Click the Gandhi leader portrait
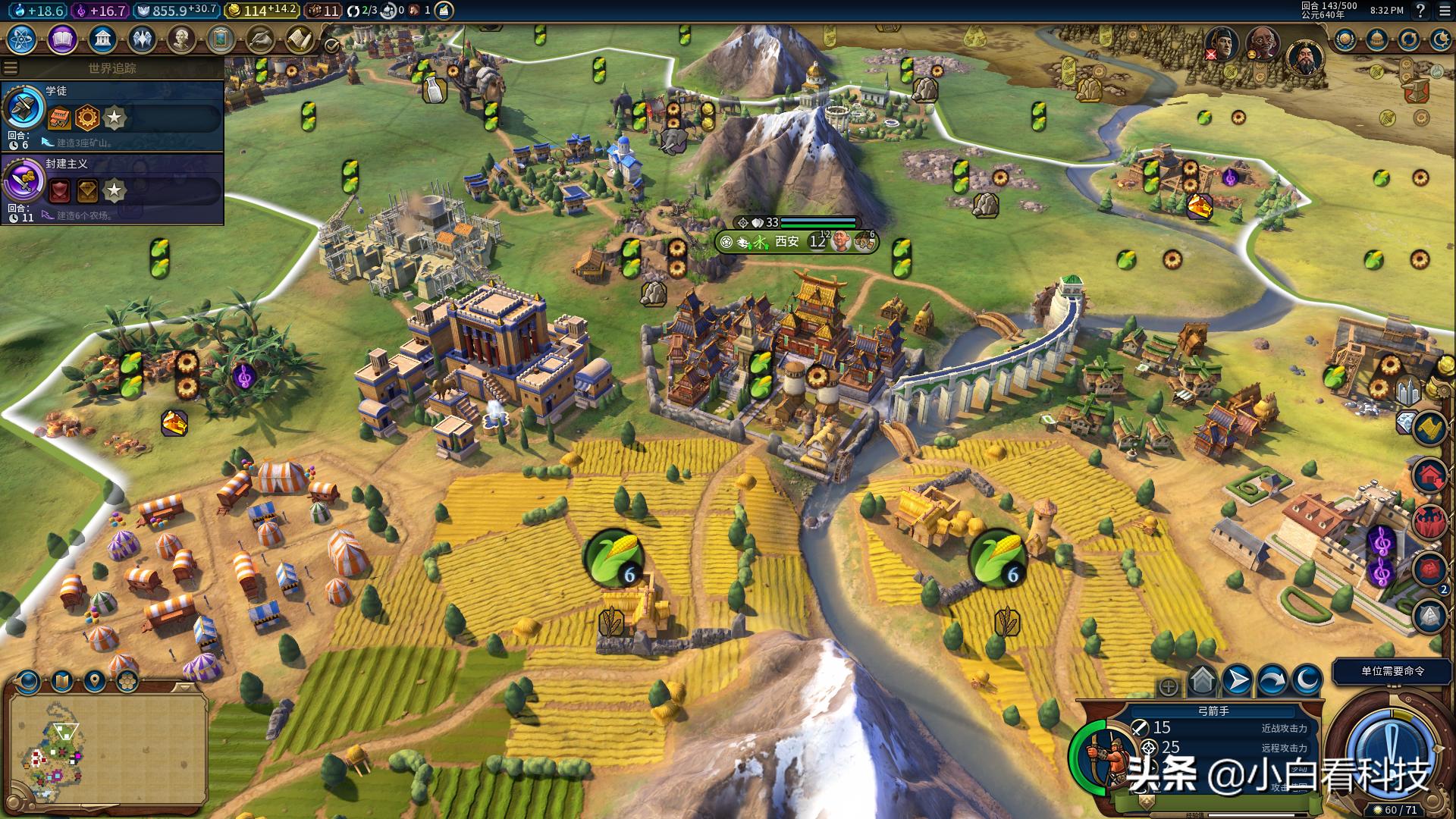Viewport: 1456px width, 819px height. point(1262,44)
